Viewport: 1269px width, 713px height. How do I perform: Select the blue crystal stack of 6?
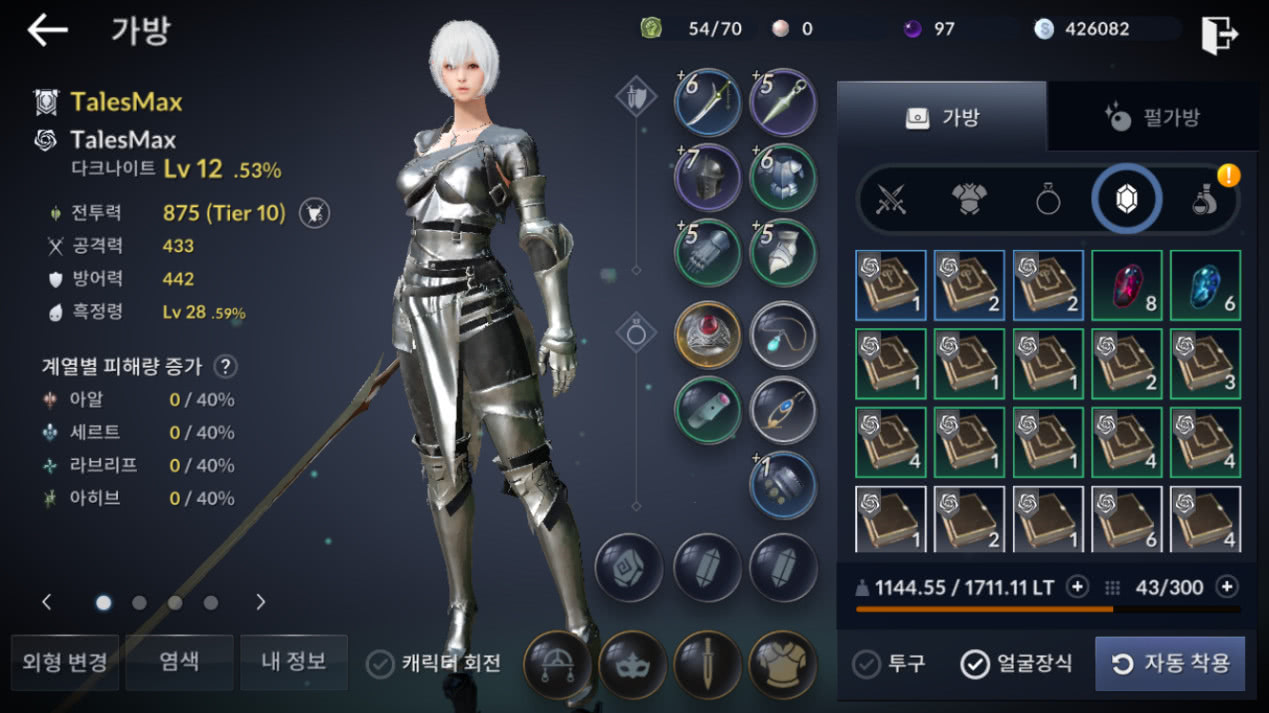tap(1205, 285)
